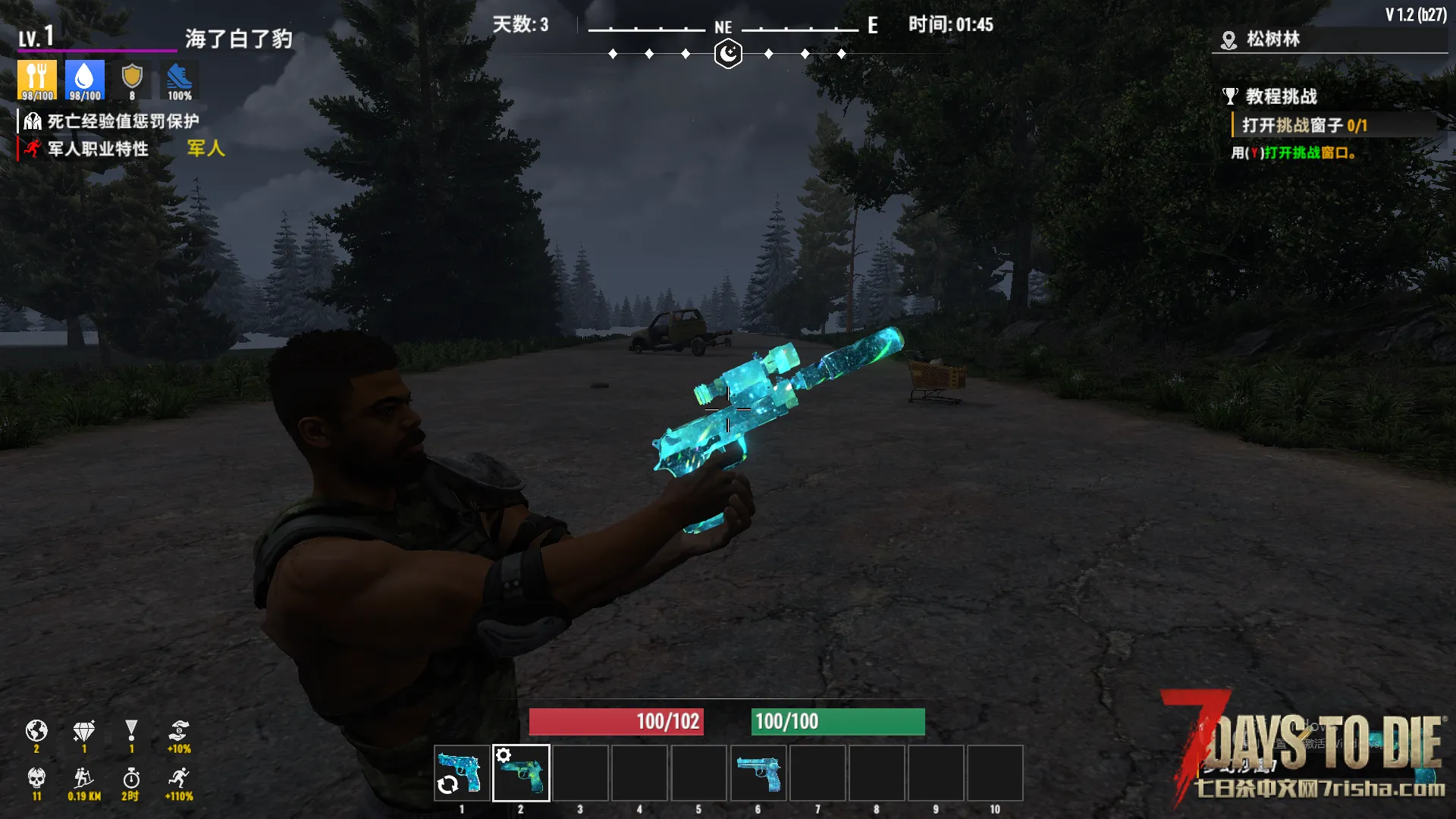Select the water droplet thirst icon

[x=84, y=80]
